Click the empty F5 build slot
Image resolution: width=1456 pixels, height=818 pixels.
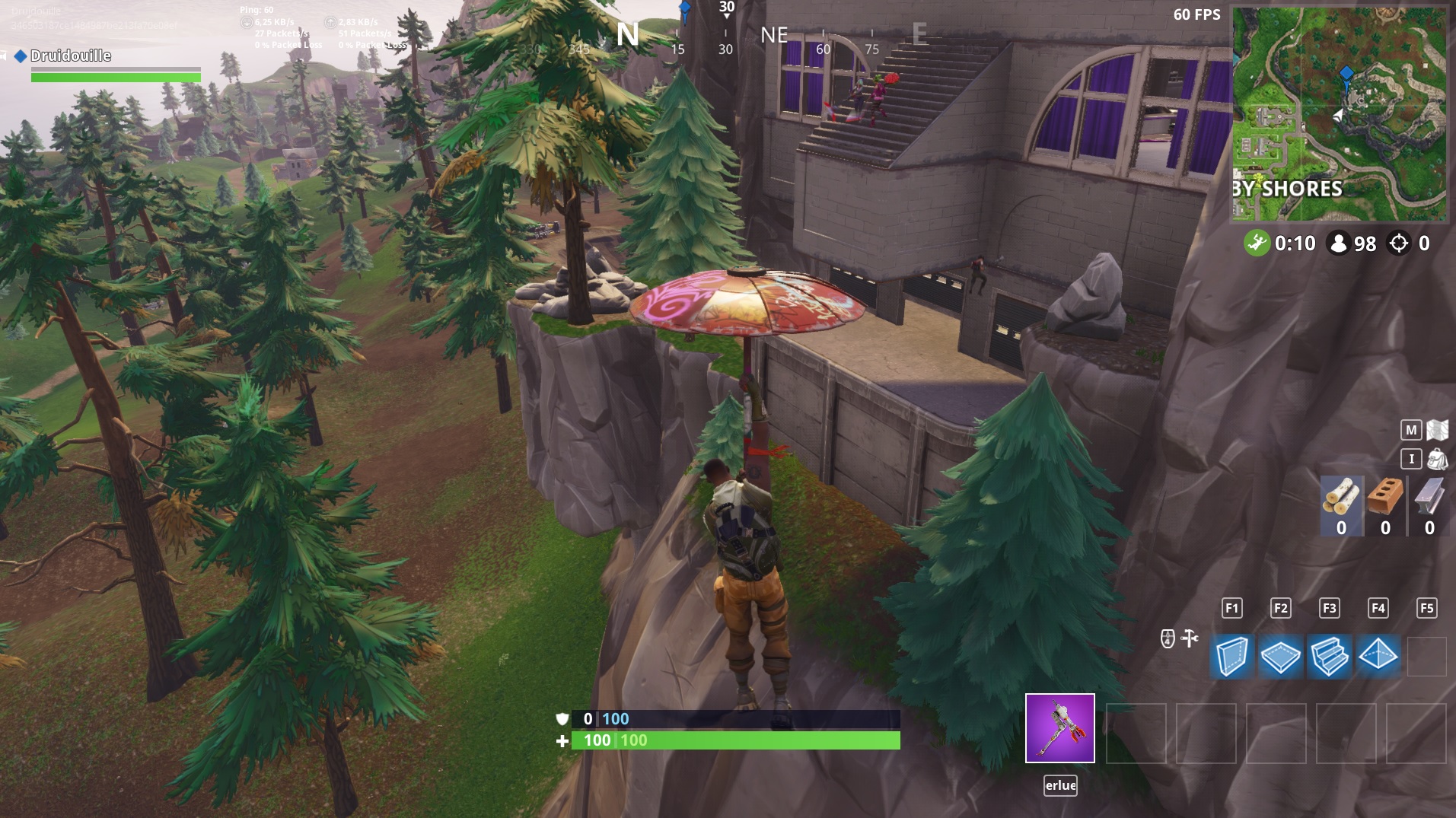[x=1429, y=656]
